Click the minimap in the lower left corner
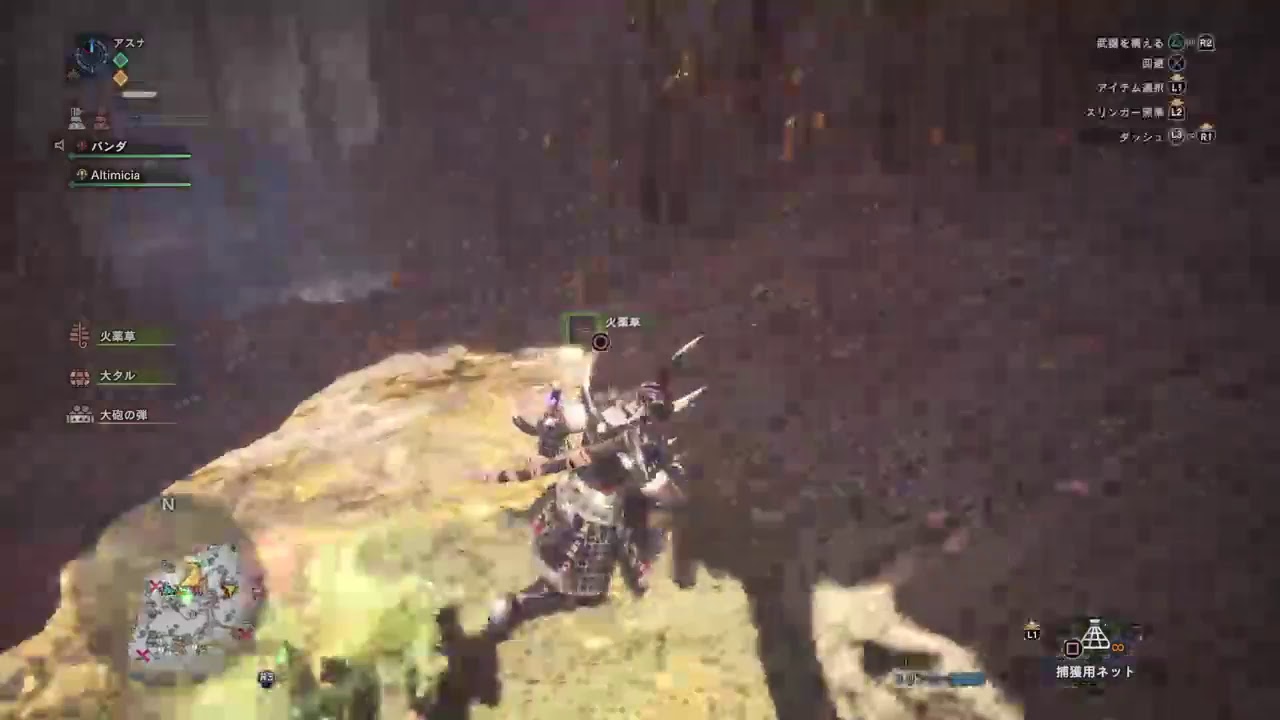This screenshot has width=1280, height=720. [x=190, y=600]
